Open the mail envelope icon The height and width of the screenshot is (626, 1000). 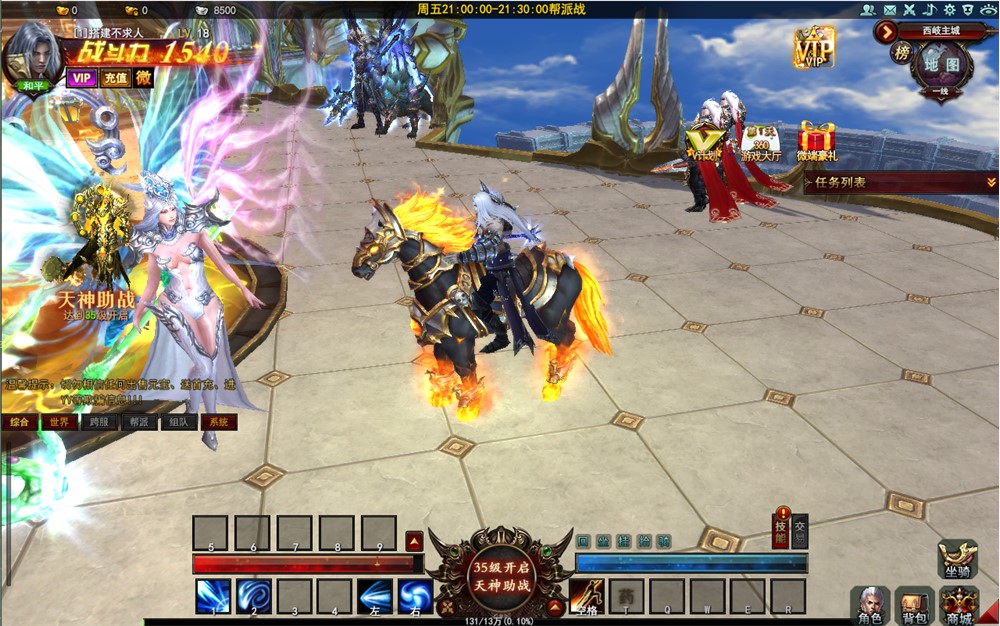[887, 9]
